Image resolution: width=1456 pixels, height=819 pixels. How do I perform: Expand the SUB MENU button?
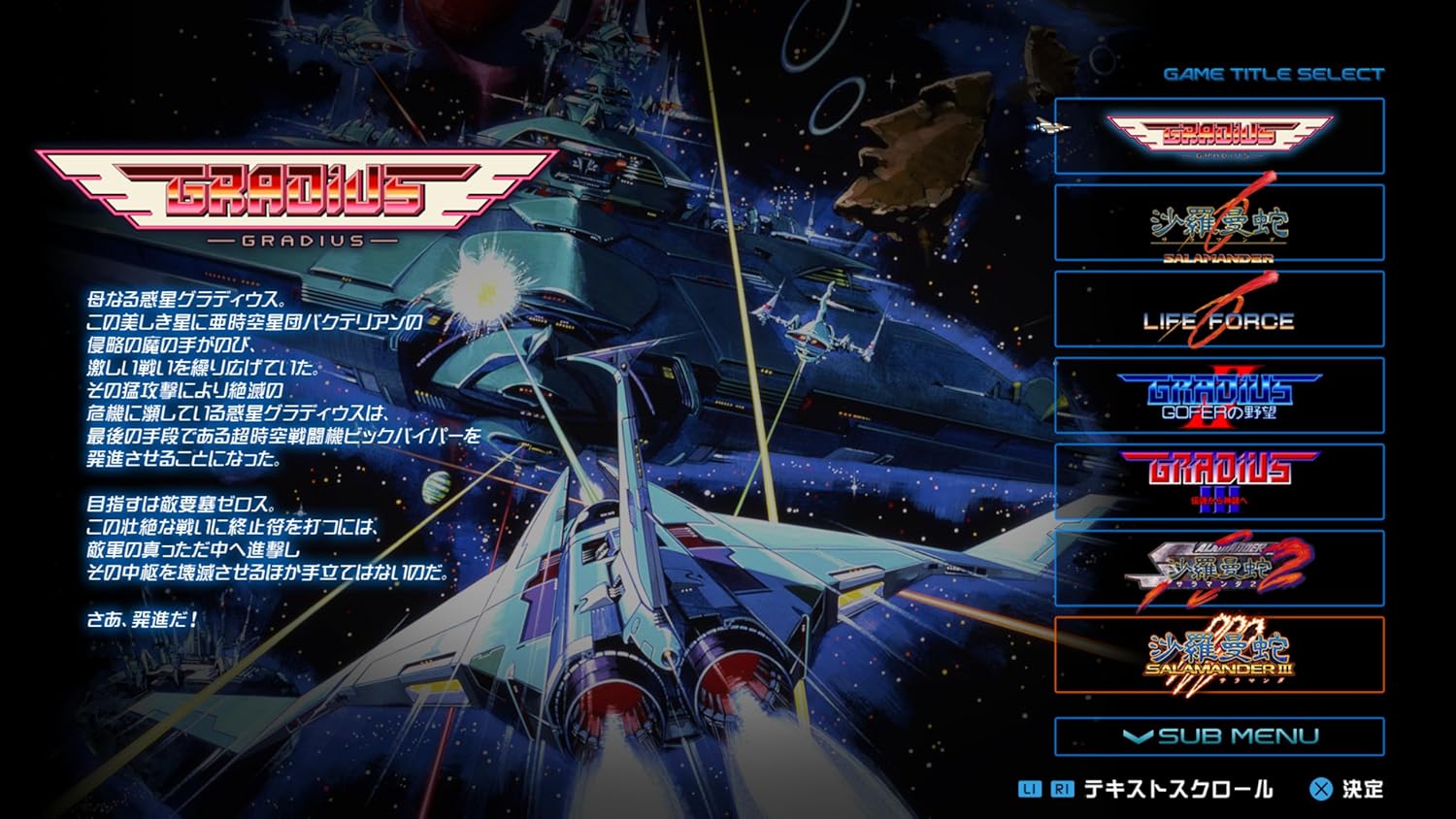pos(1219,736)
